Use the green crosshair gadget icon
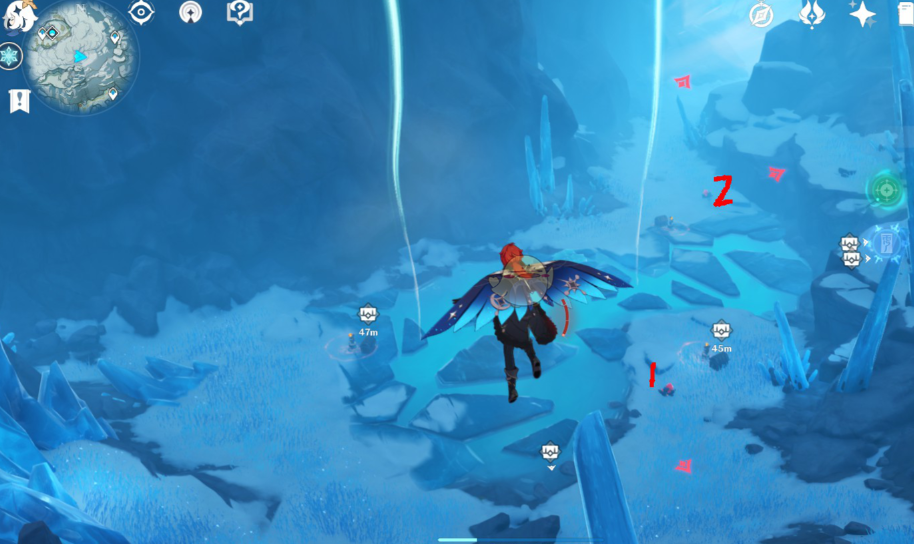This screenshot has height=544, width=914. click(885, 188)
